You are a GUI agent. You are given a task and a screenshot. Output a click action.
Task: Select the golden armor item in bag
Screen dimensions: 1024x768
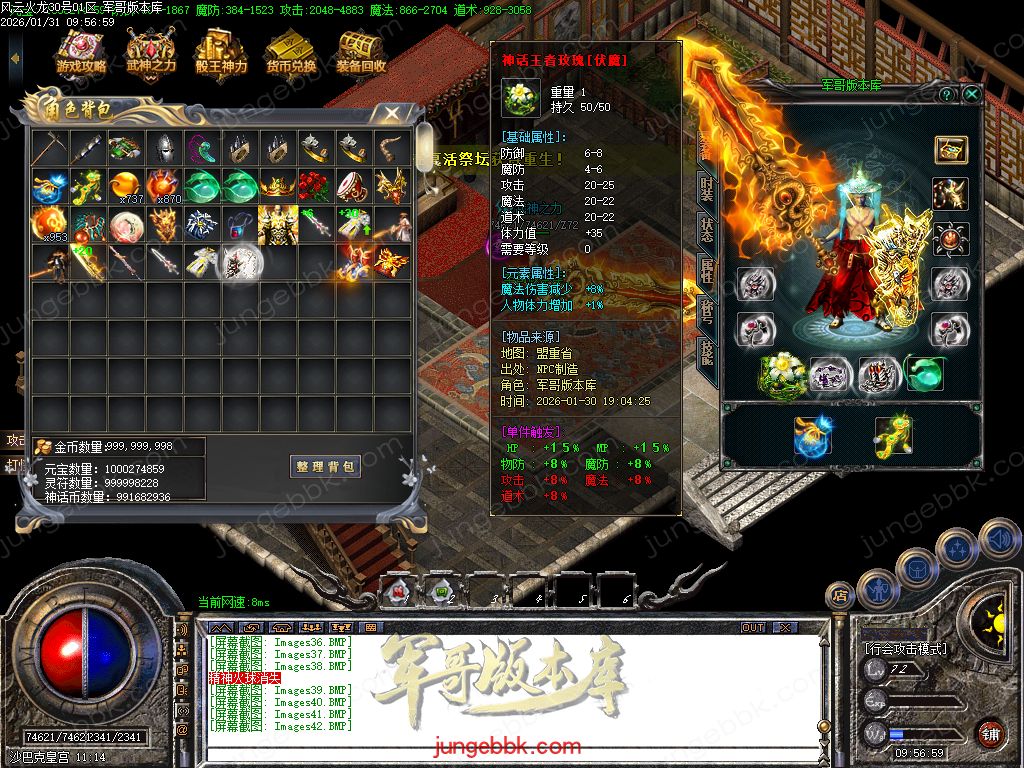[277, 224]
